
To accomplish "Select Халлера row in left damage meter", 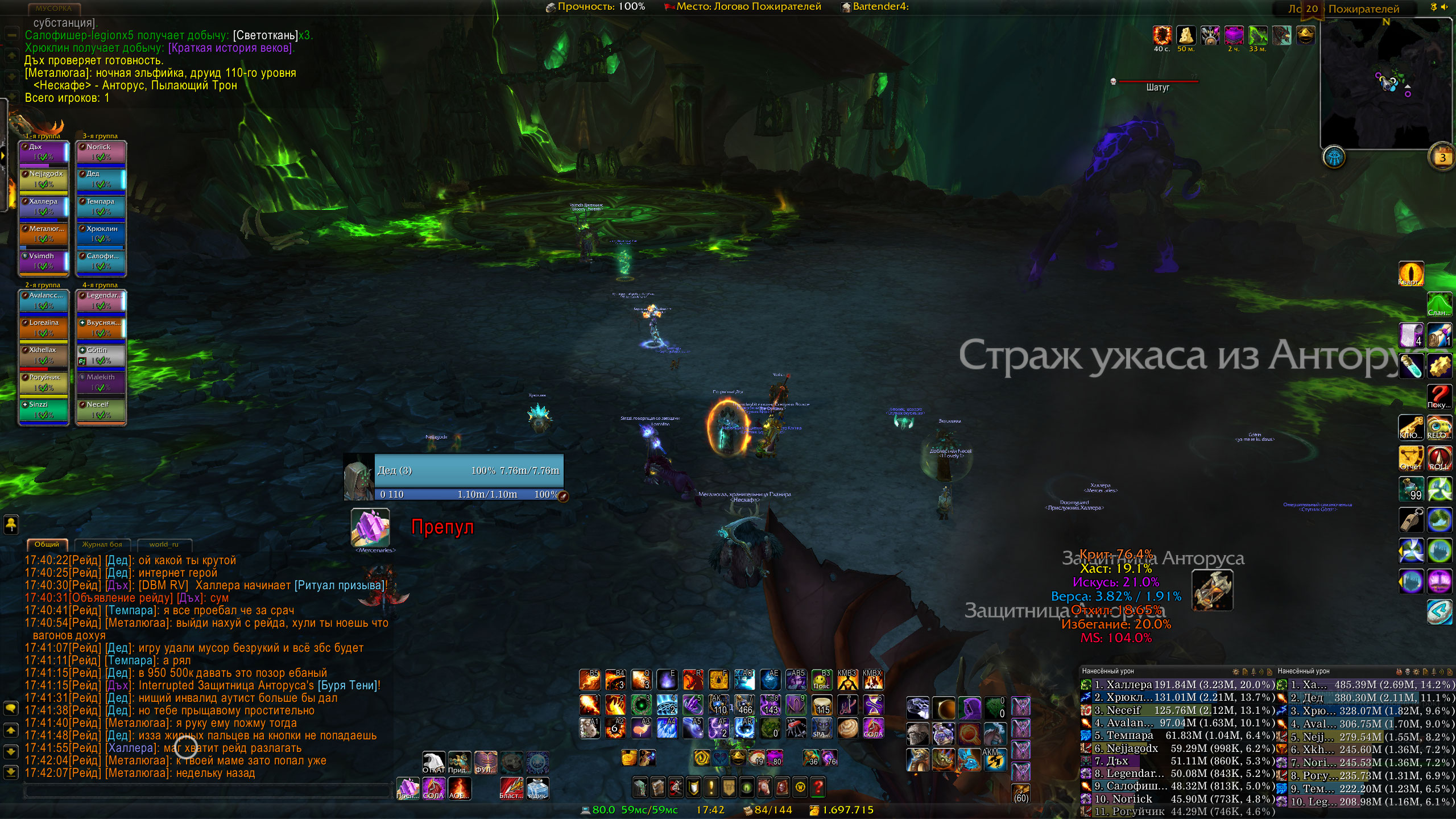I will tap(1177, 685).
